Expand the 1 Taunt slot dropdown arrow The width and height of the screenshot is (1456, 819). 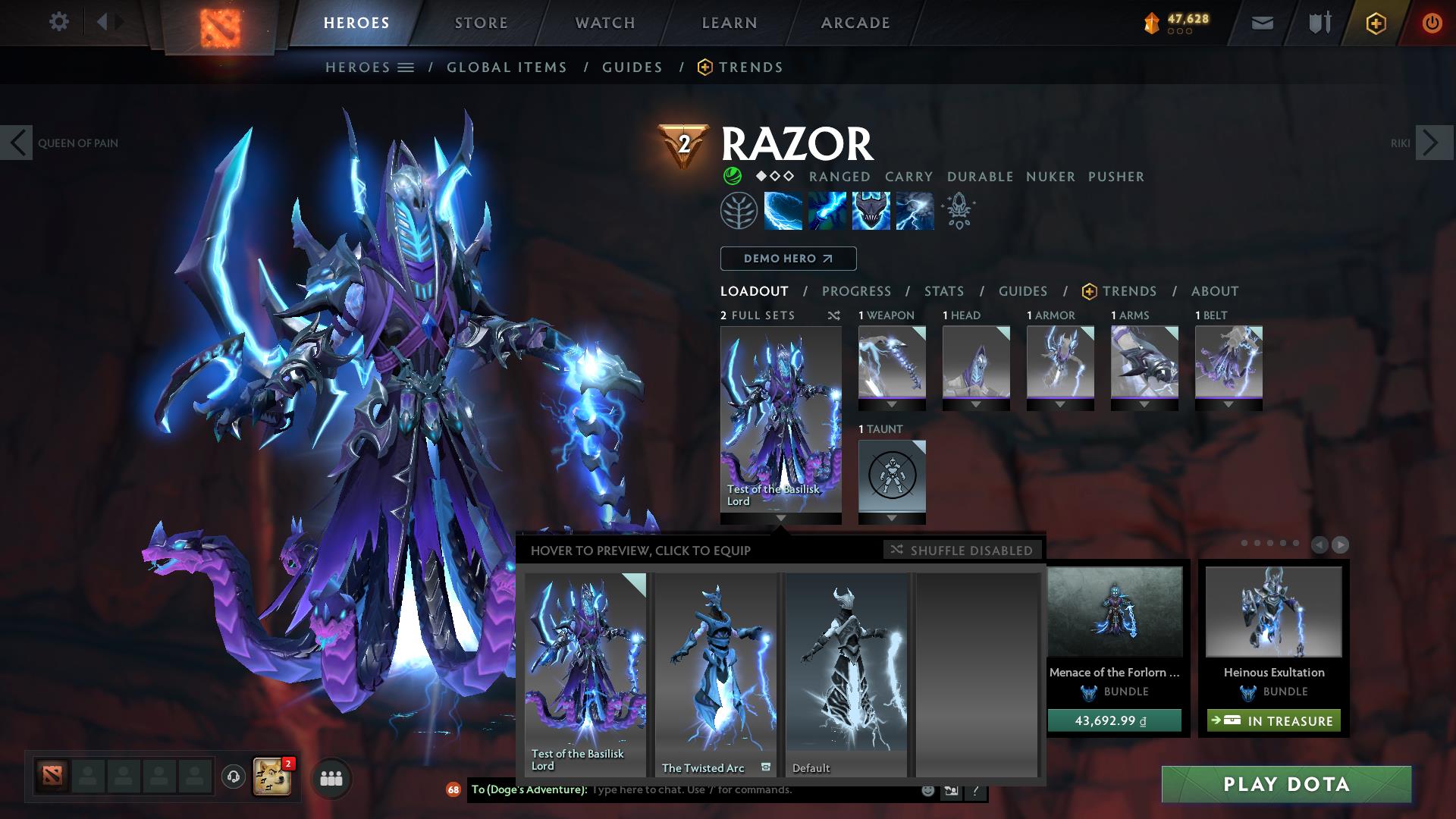tap(890, 516)
